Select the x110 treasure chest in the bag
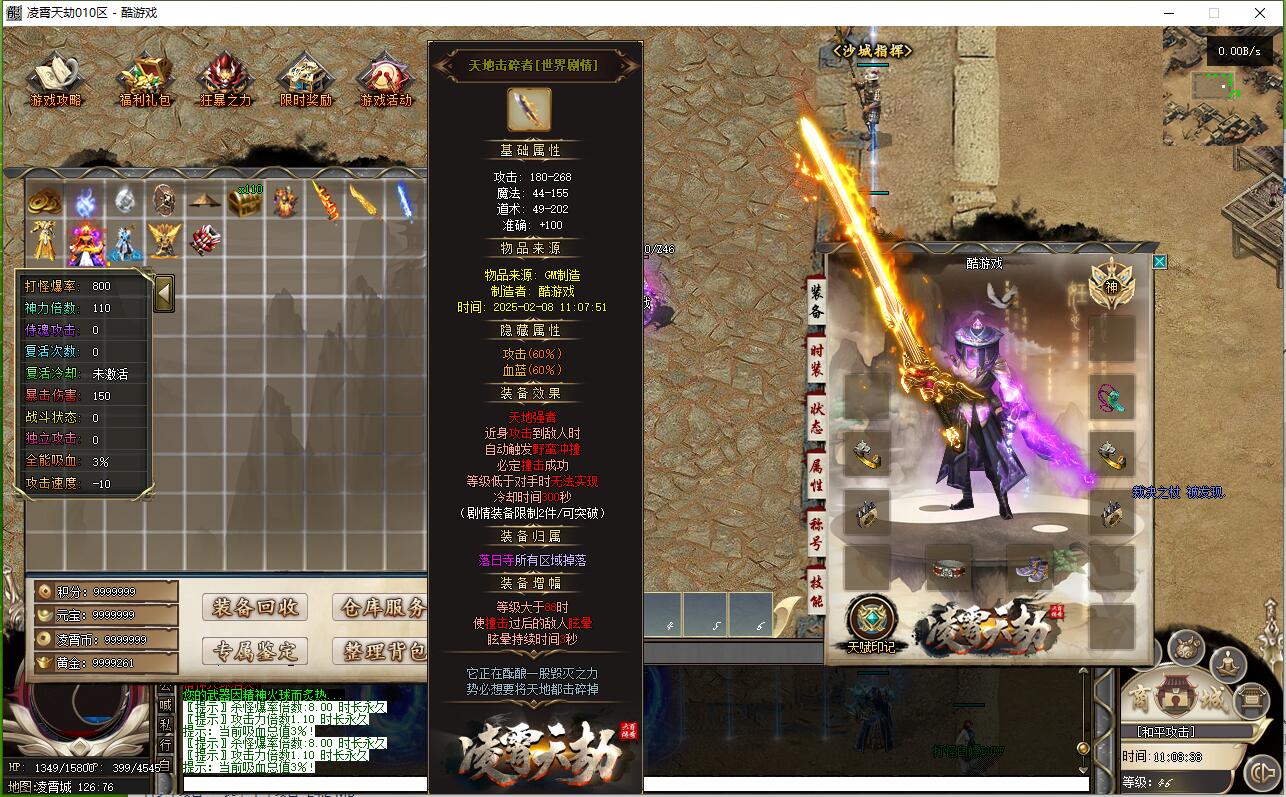The height and width of the screenshot is (797, 1286). pos(245,200)
